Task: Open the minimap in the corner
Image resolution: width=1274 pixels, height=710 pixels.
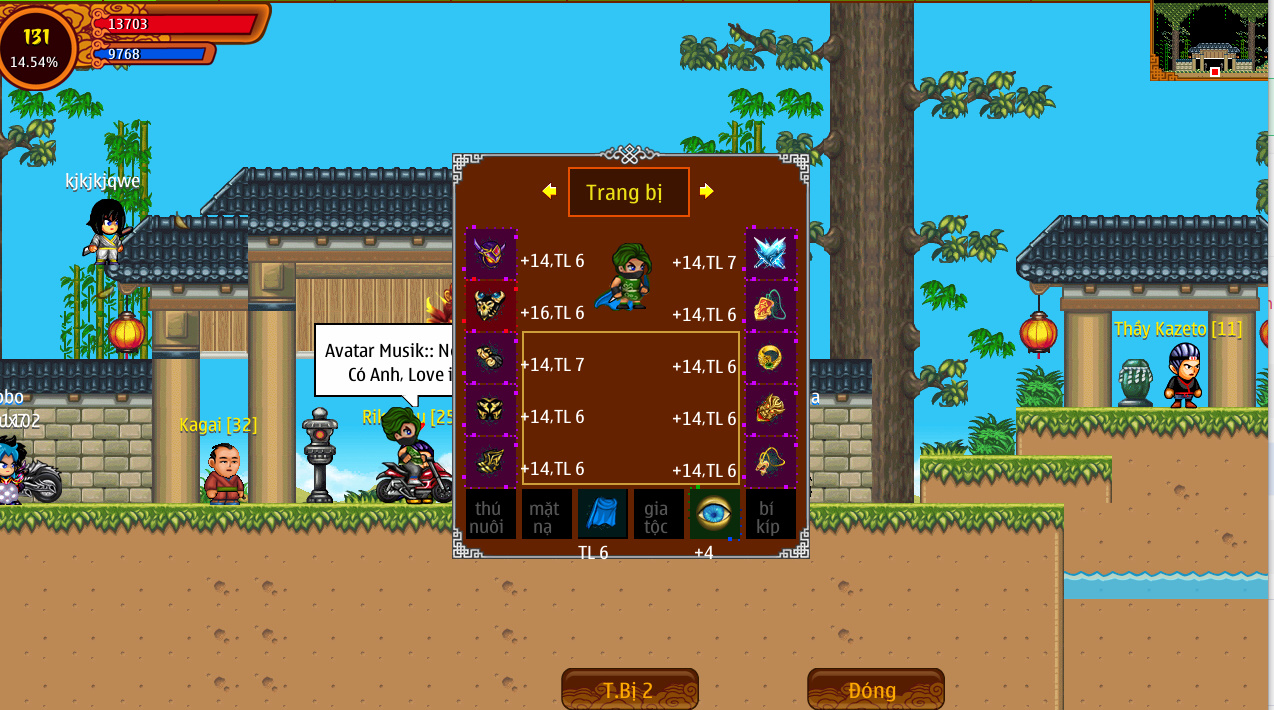Action: [x=1212, y=42]
